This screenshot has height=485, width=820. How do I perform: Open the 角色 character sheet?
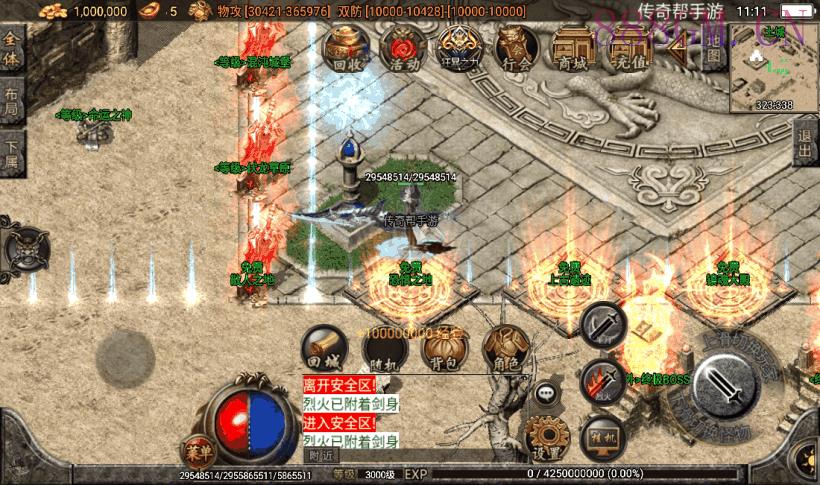504,349
